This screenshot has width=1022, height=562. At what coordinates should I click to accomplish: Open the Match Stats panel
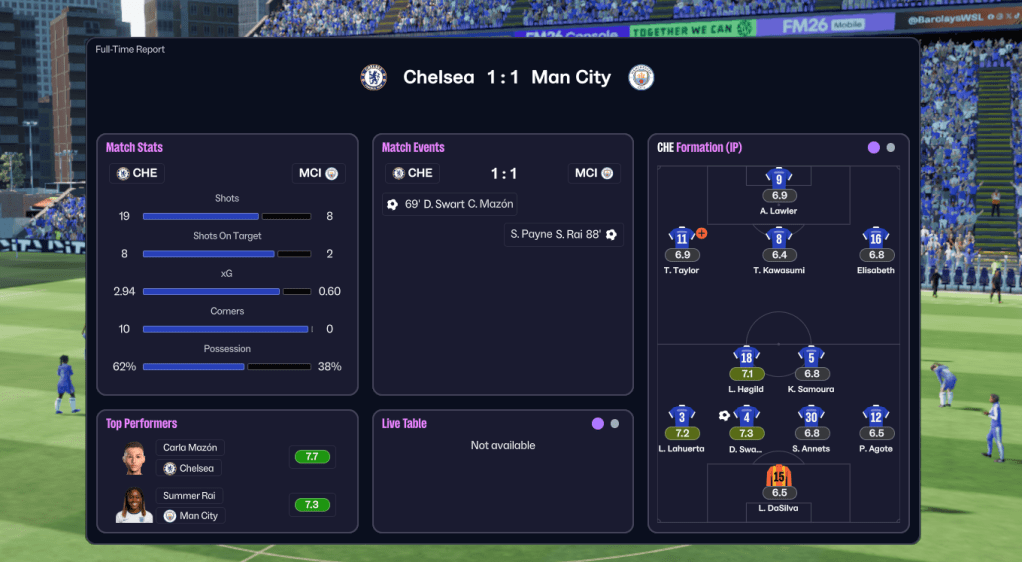coord(135,148)
